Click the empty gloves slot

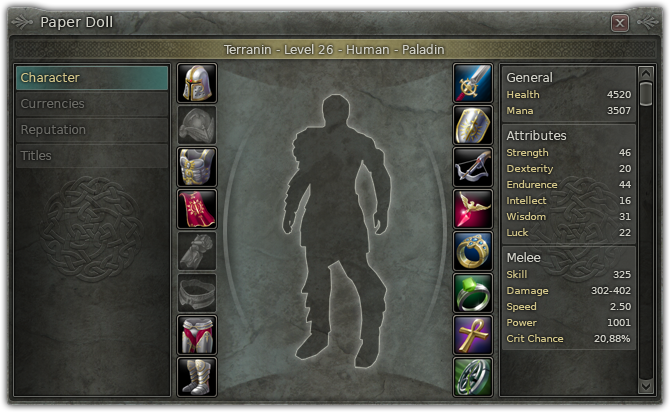(x=197, y=251)
